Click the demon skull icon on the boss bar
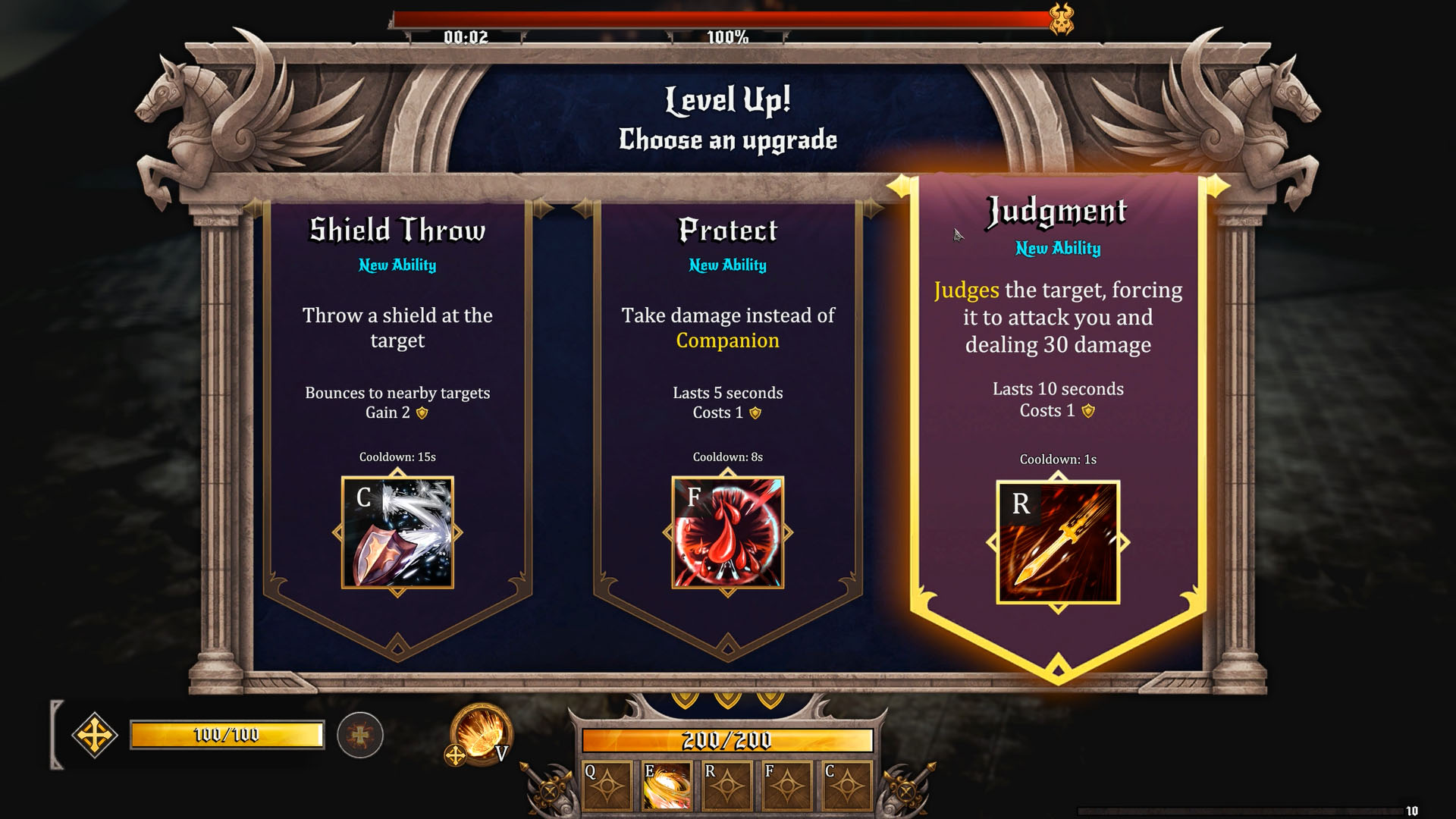1456x819 pixels. [x=1061, y=20]
